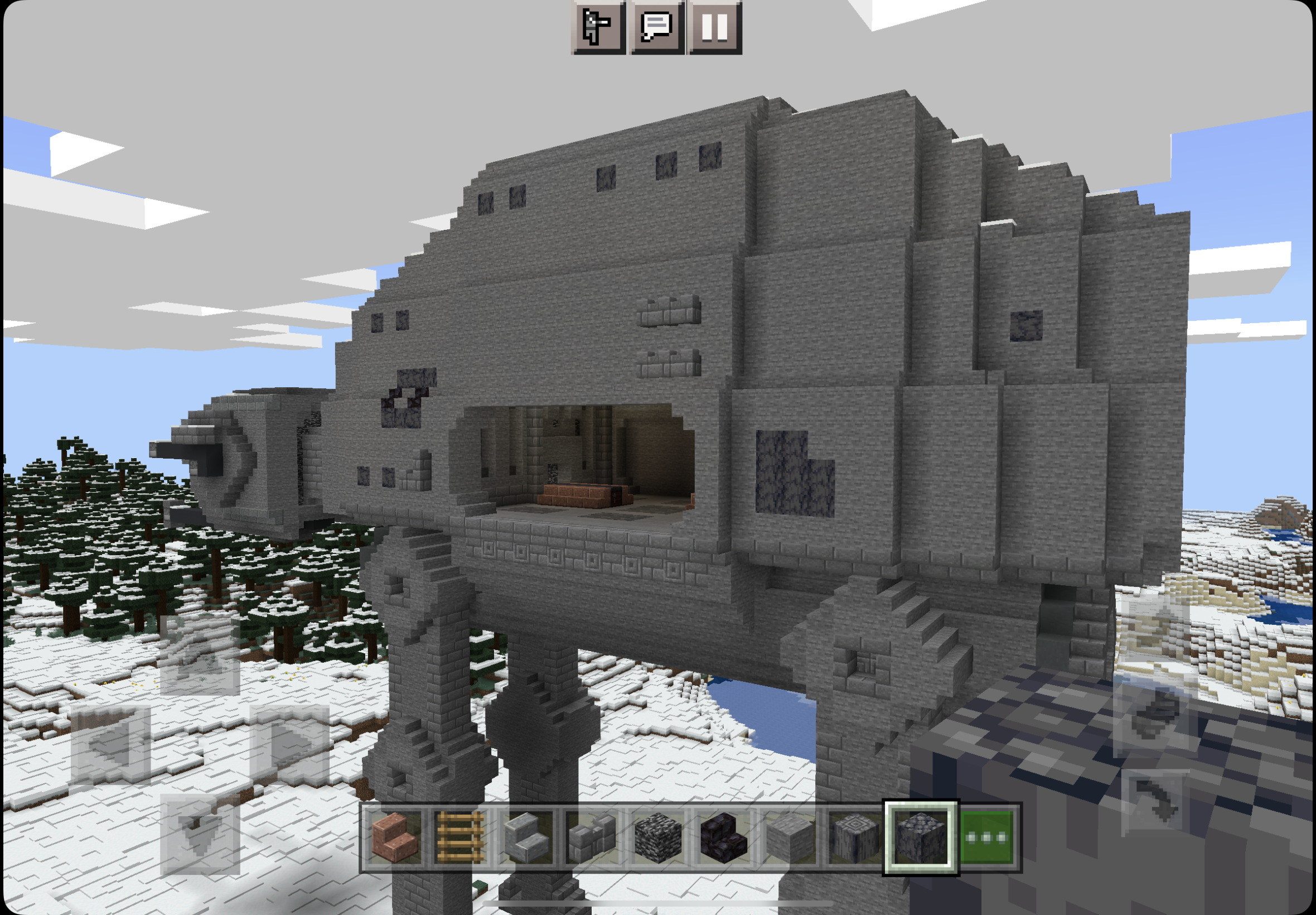The height and width of the screenshot is (915, 1316).
Task: Tap the fly-down arrow button
Action: (1154, 803)
